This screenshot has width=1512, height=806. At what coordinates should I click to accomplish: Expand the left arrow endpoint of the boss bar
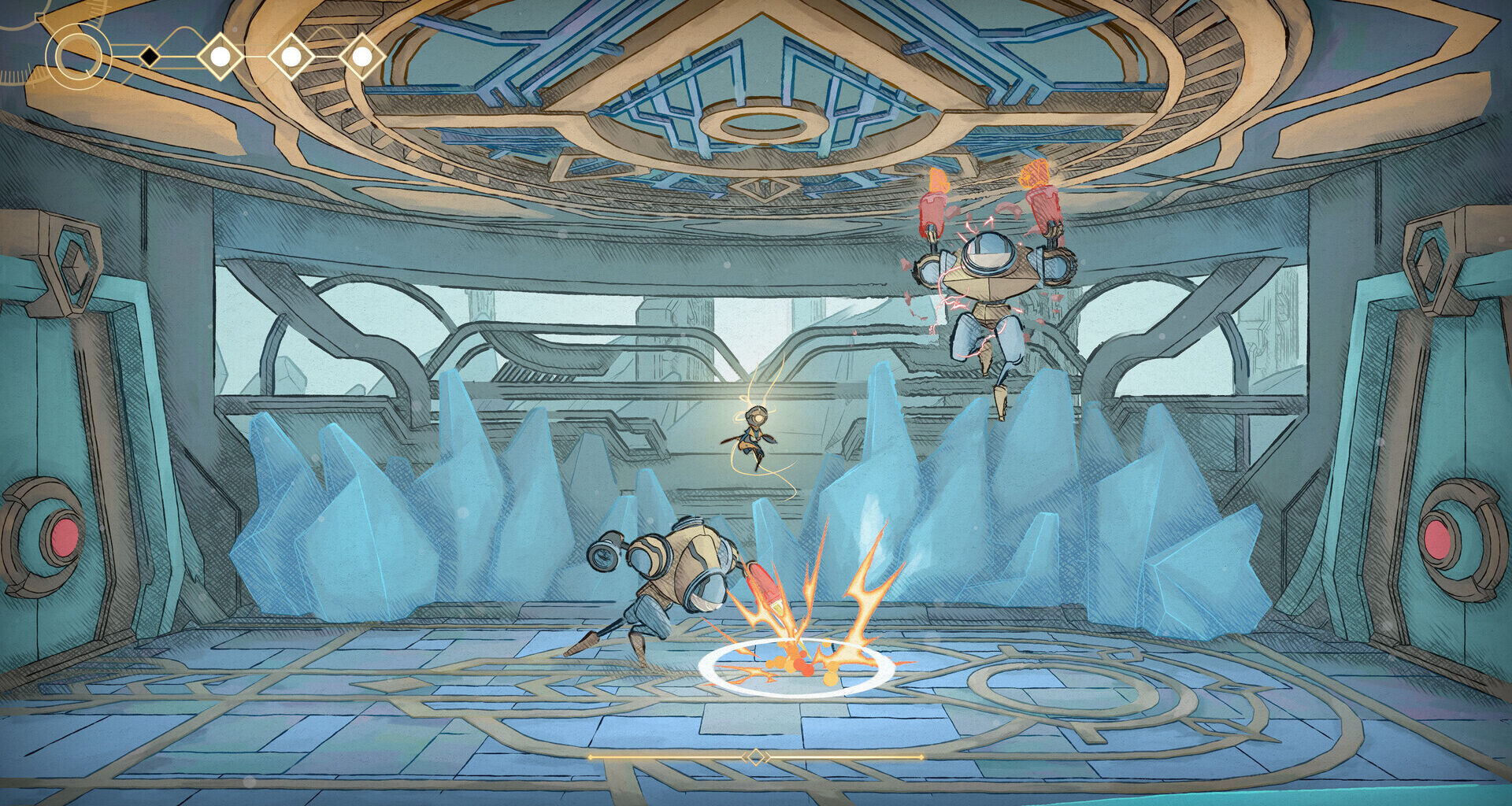coord(591,756)
